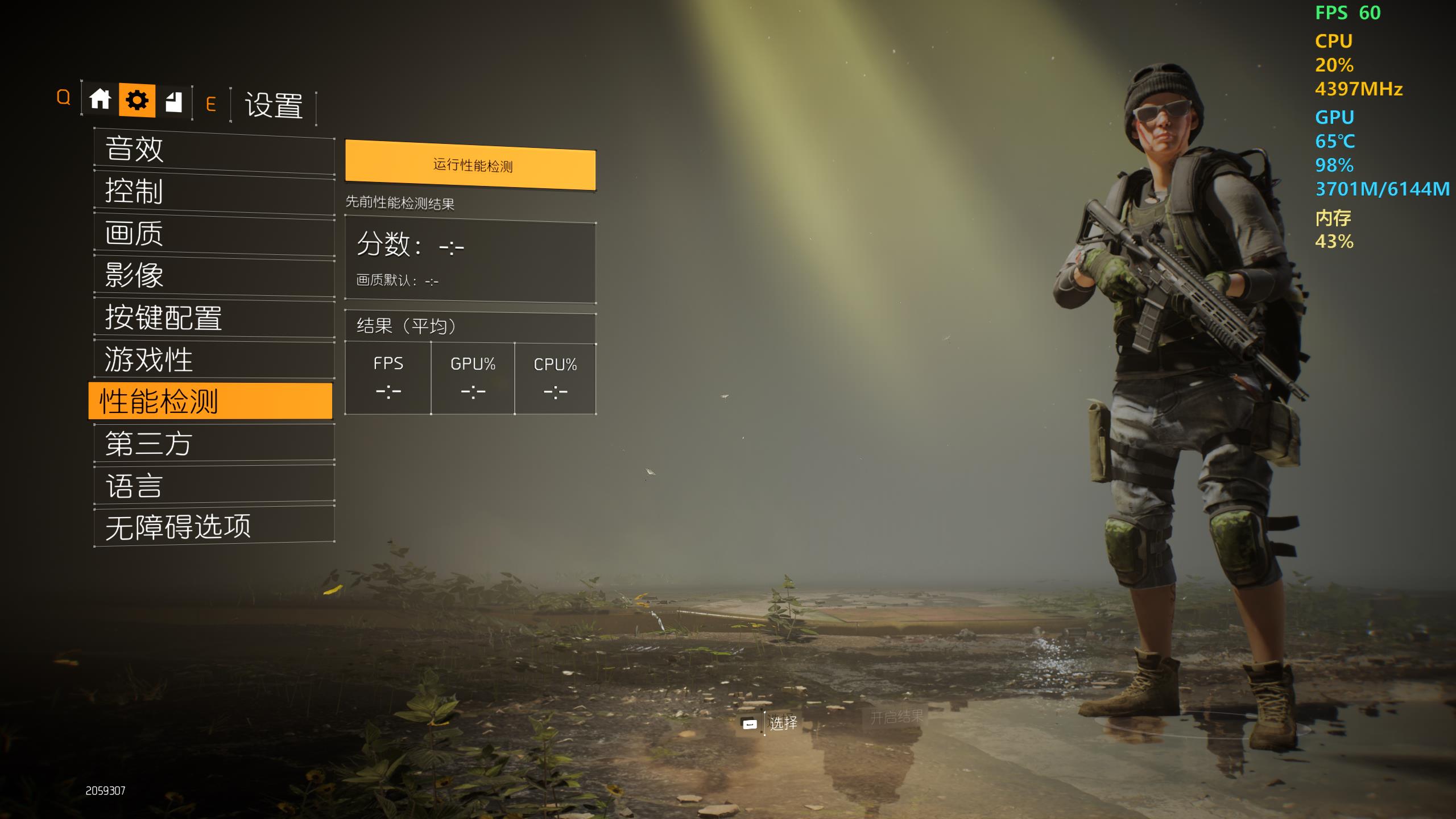Open the 音效 audio settings
Image resolution: width=1456 pixels, height=819 pixels.
coord(214,150)
